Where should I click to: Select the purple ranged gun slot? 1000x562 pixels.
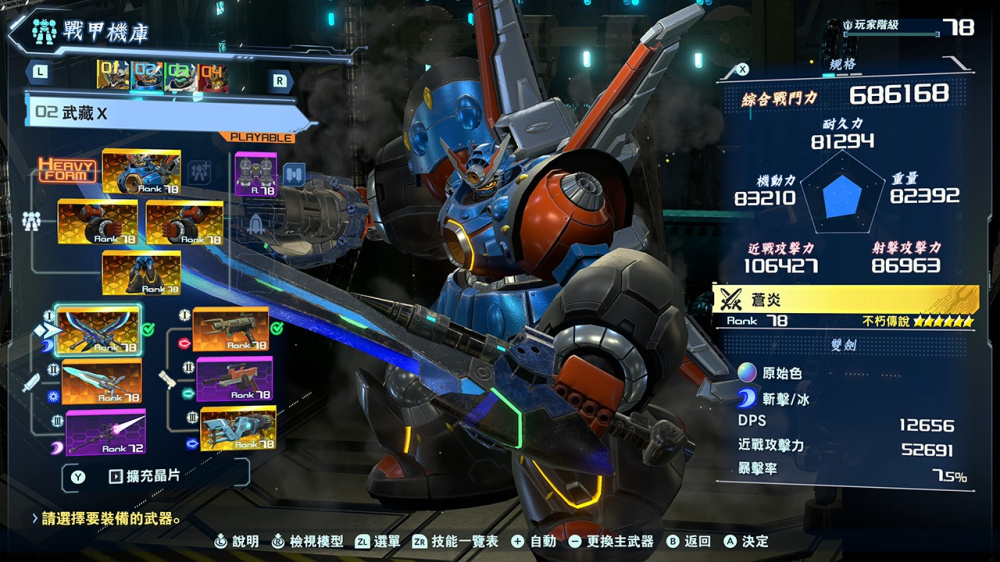tap(234, 379)
